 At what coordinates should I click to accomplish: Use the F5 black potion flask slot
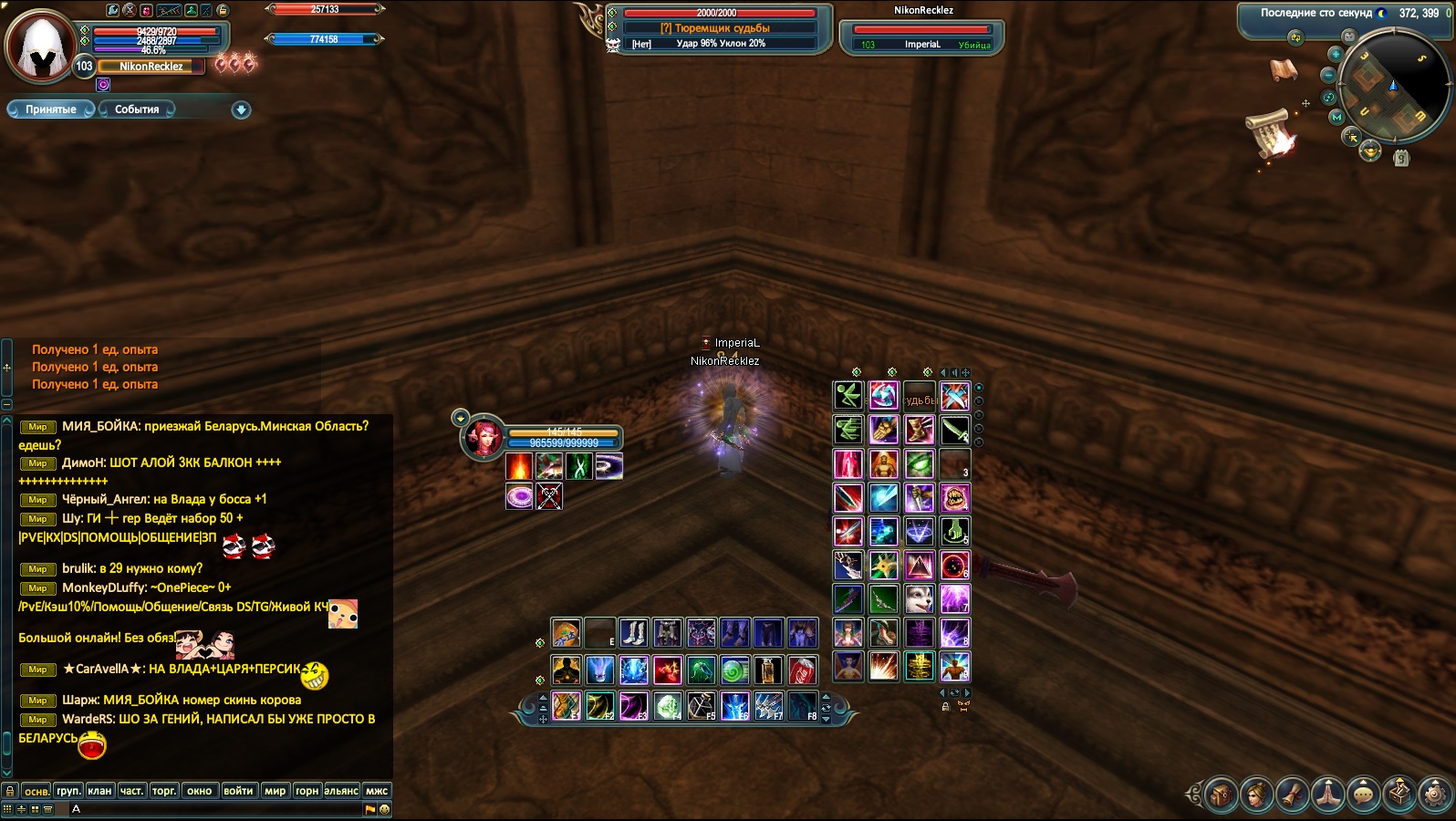point(701,705)
